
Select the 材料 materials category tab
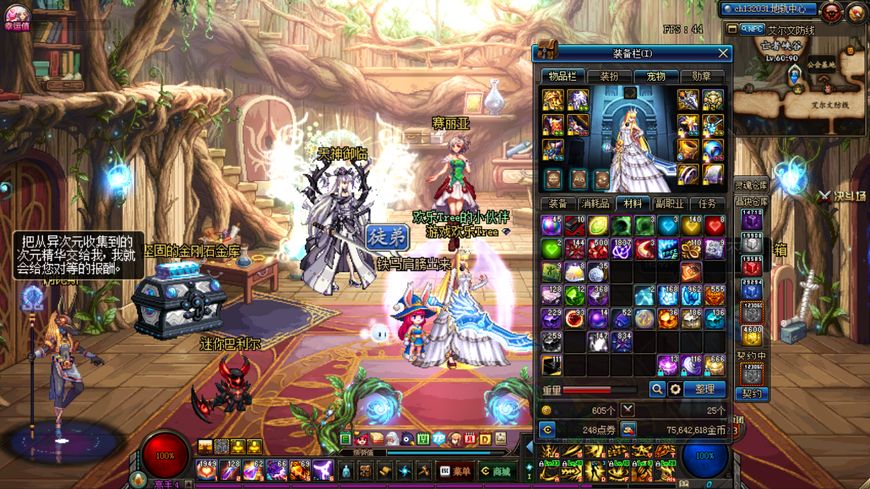(632, 203)
